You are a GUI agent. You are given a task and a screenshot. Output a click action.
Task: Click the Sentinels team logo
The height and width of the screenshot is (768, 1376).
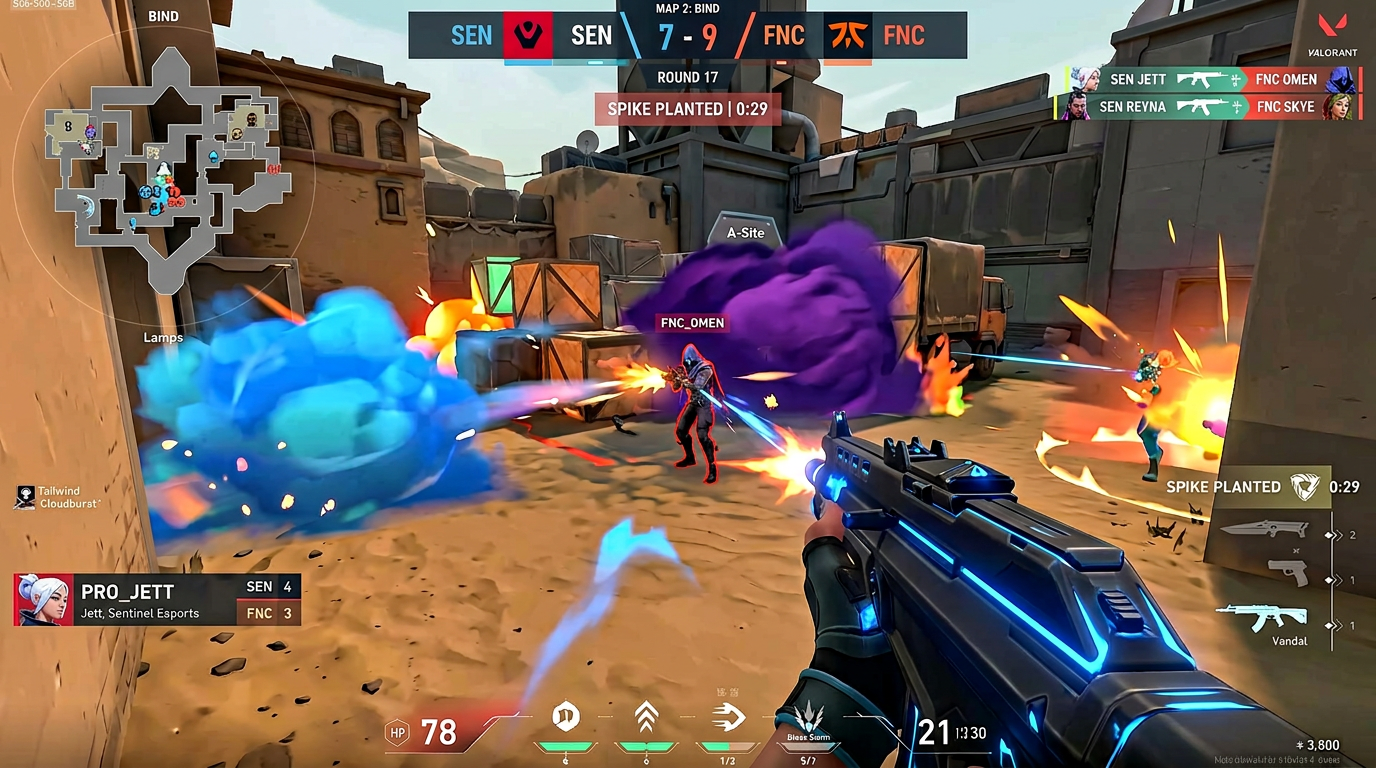(527, 36)
